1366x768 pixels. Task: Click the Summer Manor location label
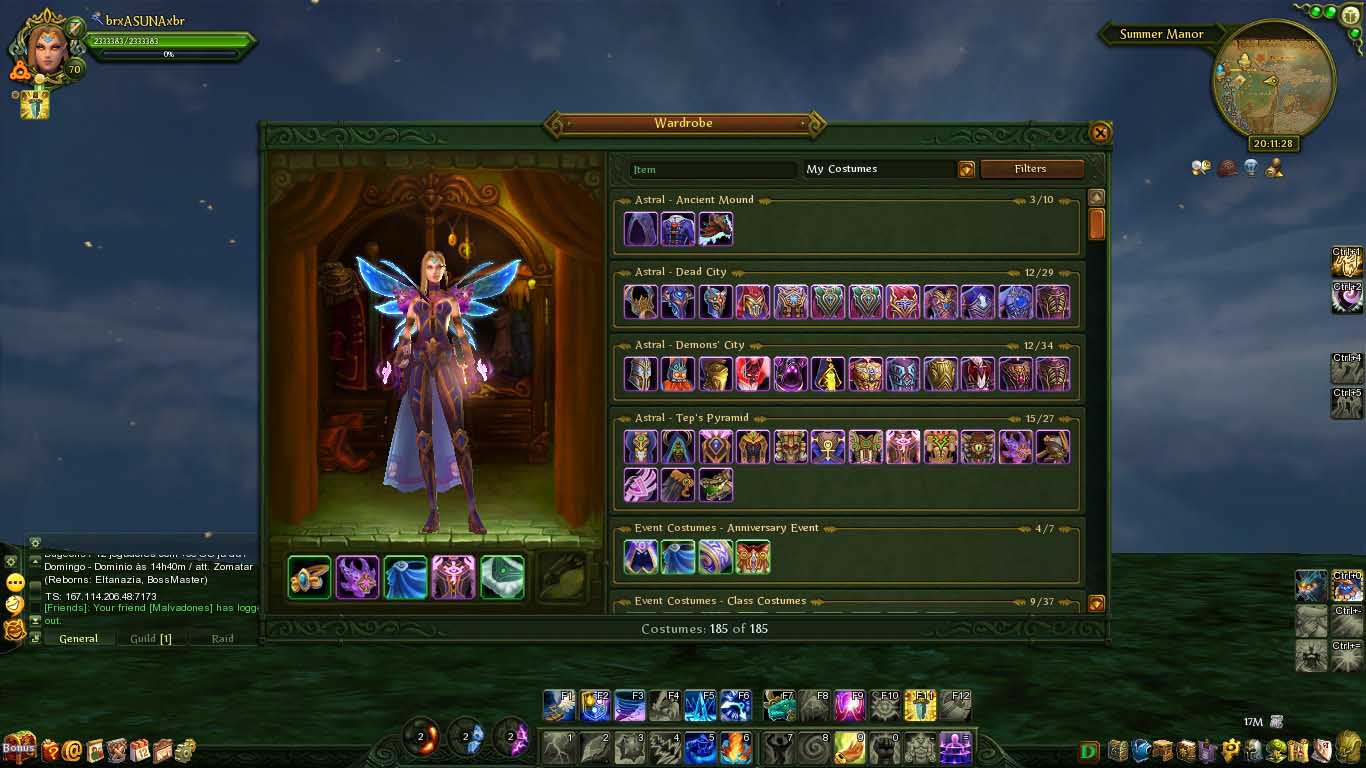coord(1161,34)
